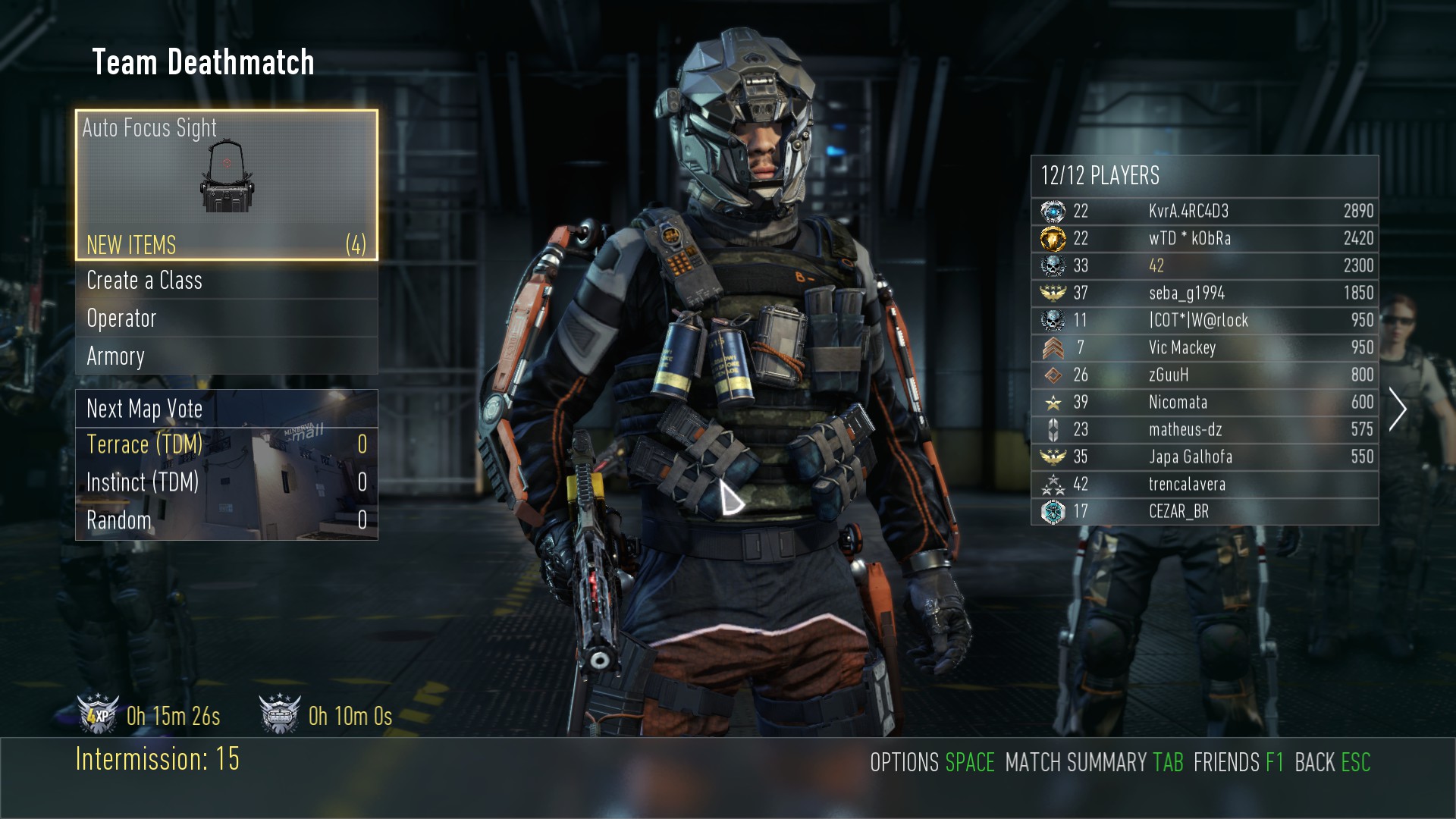The image size is (1456, 819).
Task: Select player matheus-dz row
Action: click(1204, 429)
